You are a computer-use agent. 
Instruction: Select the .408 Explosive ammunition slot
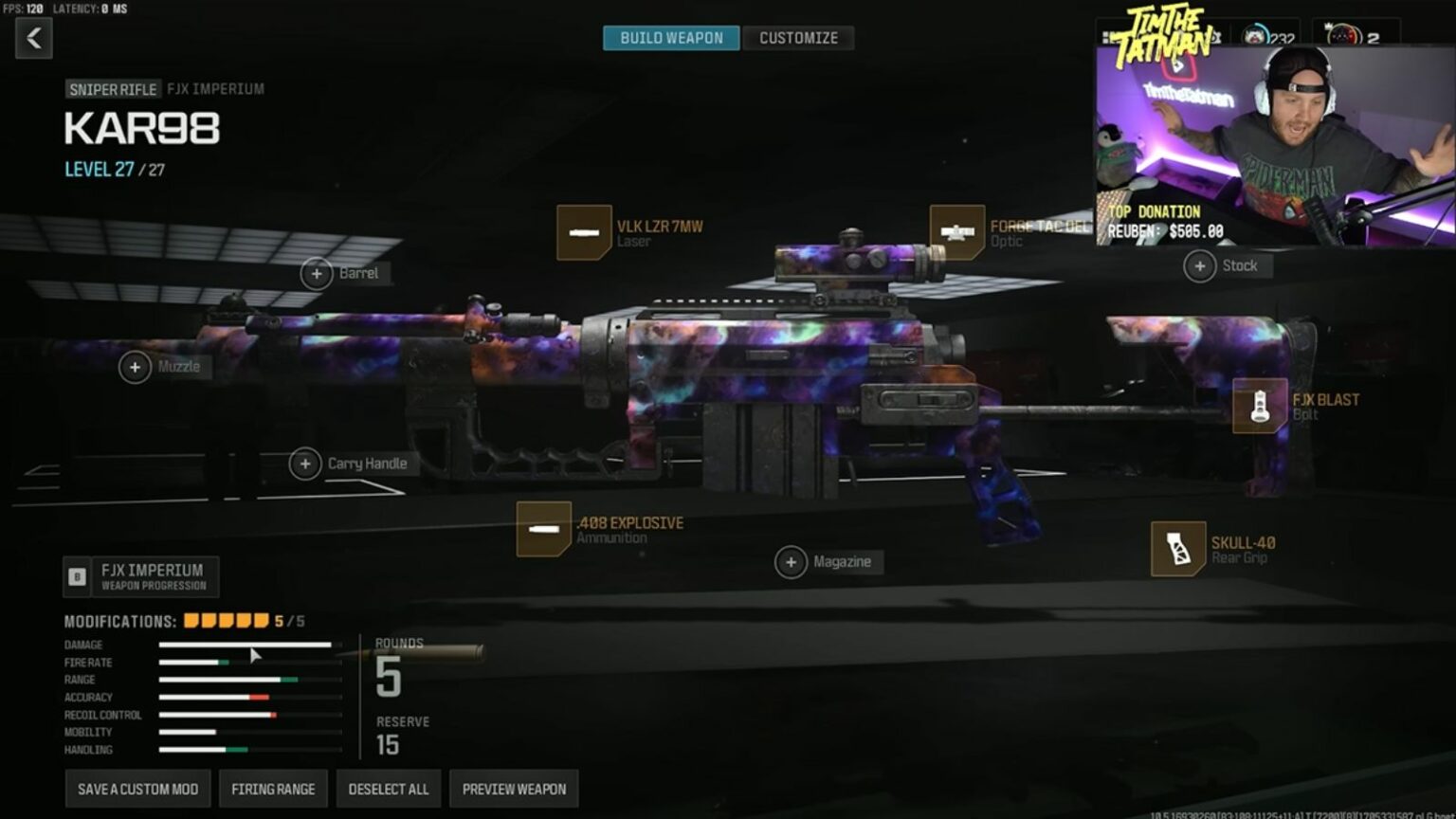click(544, 529)
